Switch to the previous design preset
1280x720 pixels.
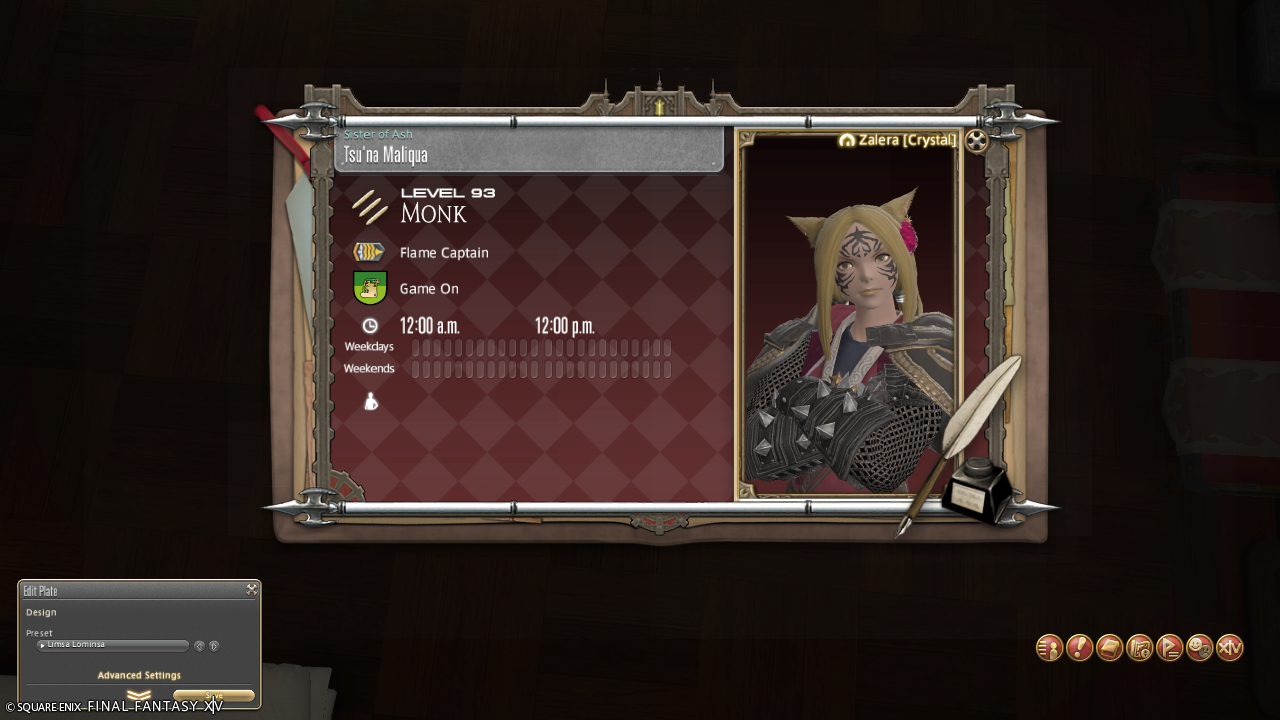tap(199, 646)
